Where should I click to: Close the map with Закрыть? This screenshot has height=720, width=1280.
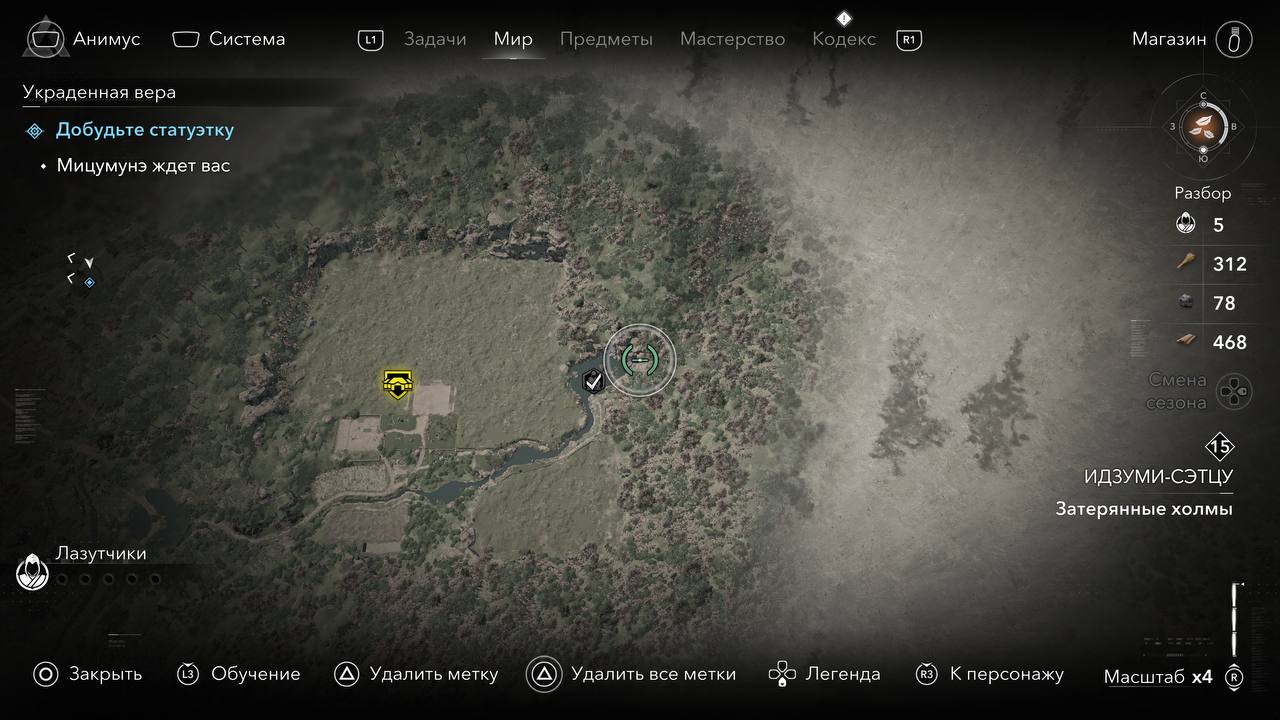pyautogui.click(x=88, y=674)
